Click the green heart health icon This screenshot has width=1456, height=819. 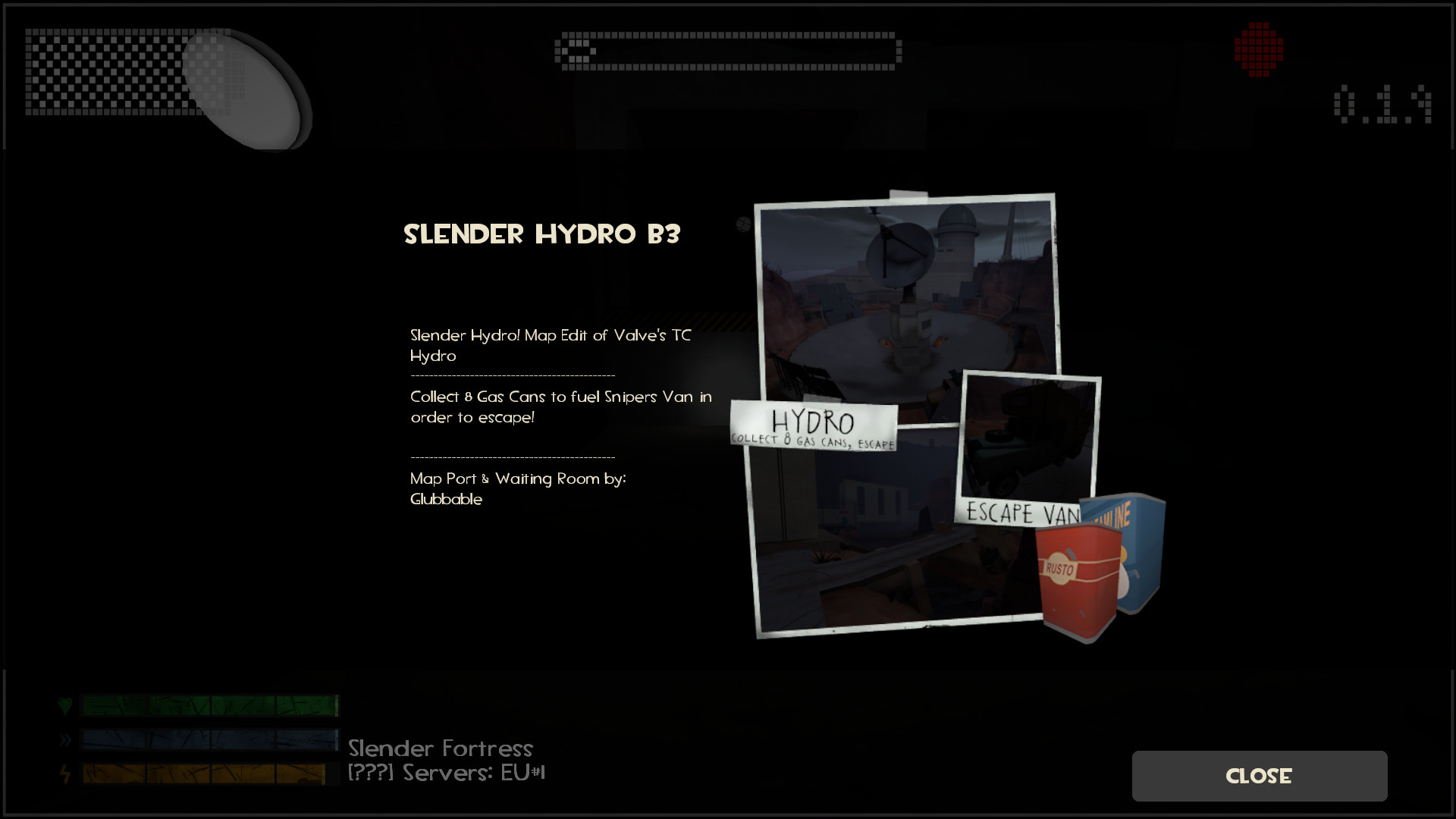point(67,705)
